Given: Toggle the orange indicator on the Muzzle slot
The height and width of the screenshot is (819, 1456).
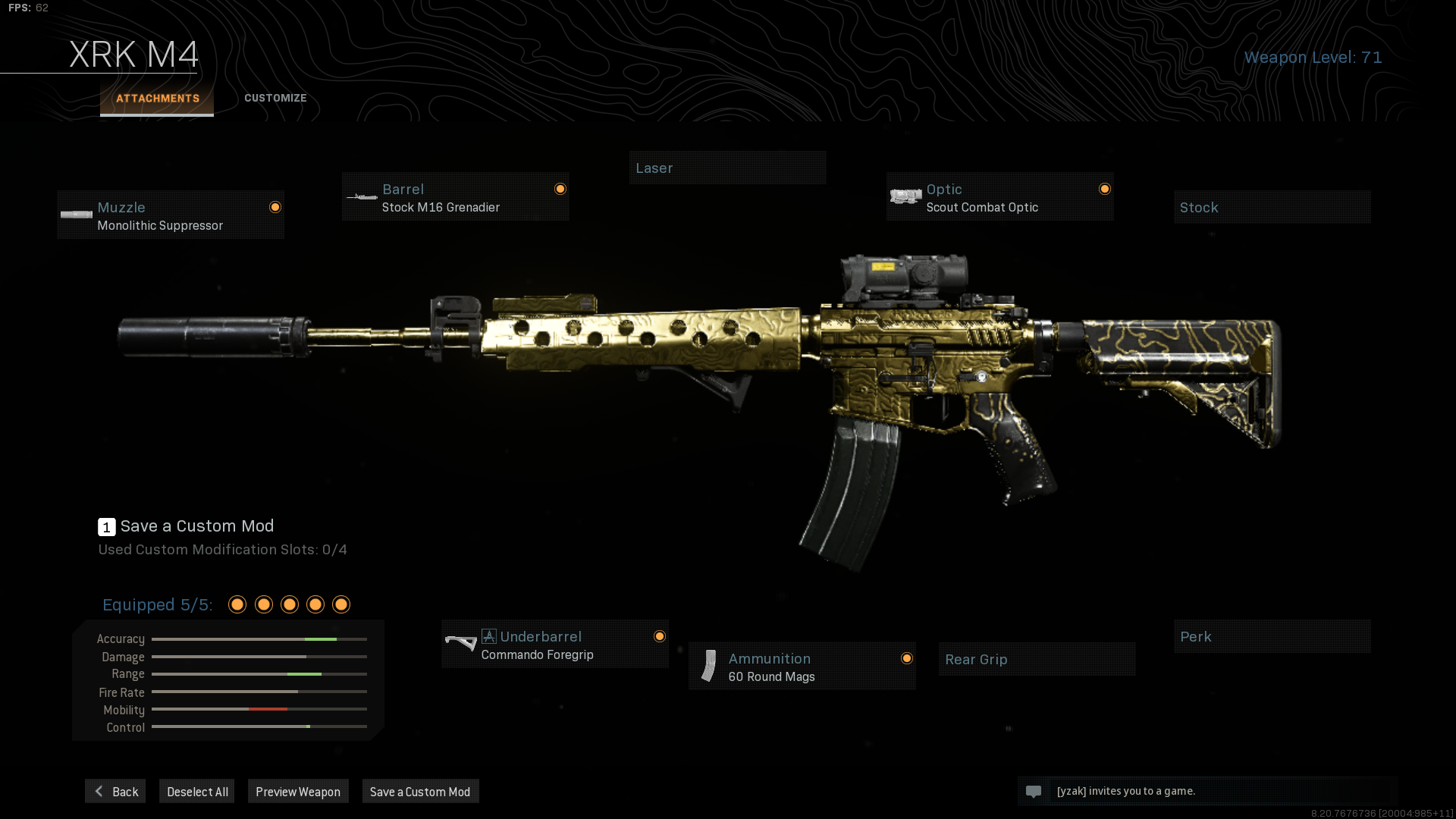Looking at the screenshot, I should coord(275,206).
